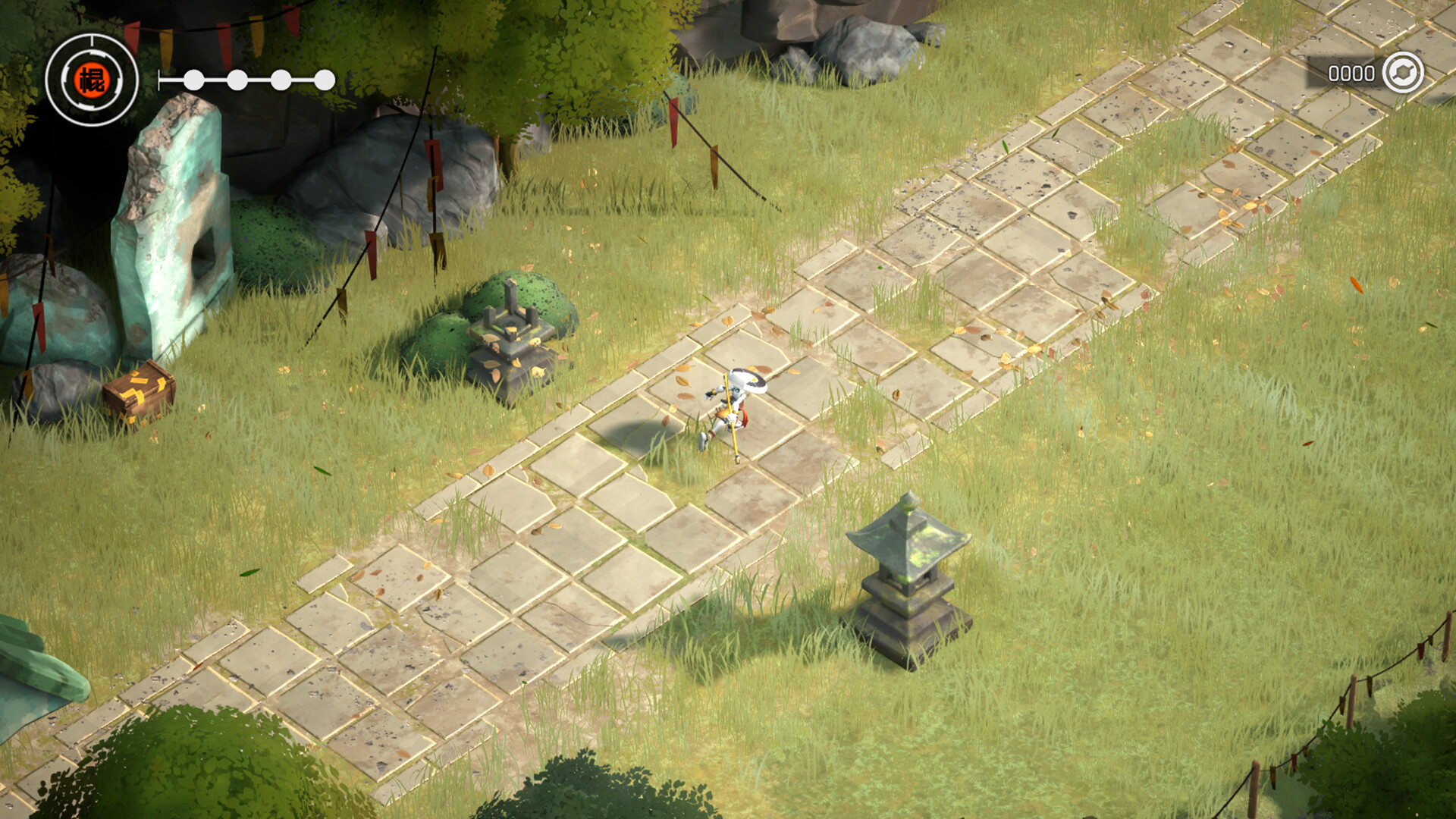Click the hexagonal currency coin icon

[1404, 73]
